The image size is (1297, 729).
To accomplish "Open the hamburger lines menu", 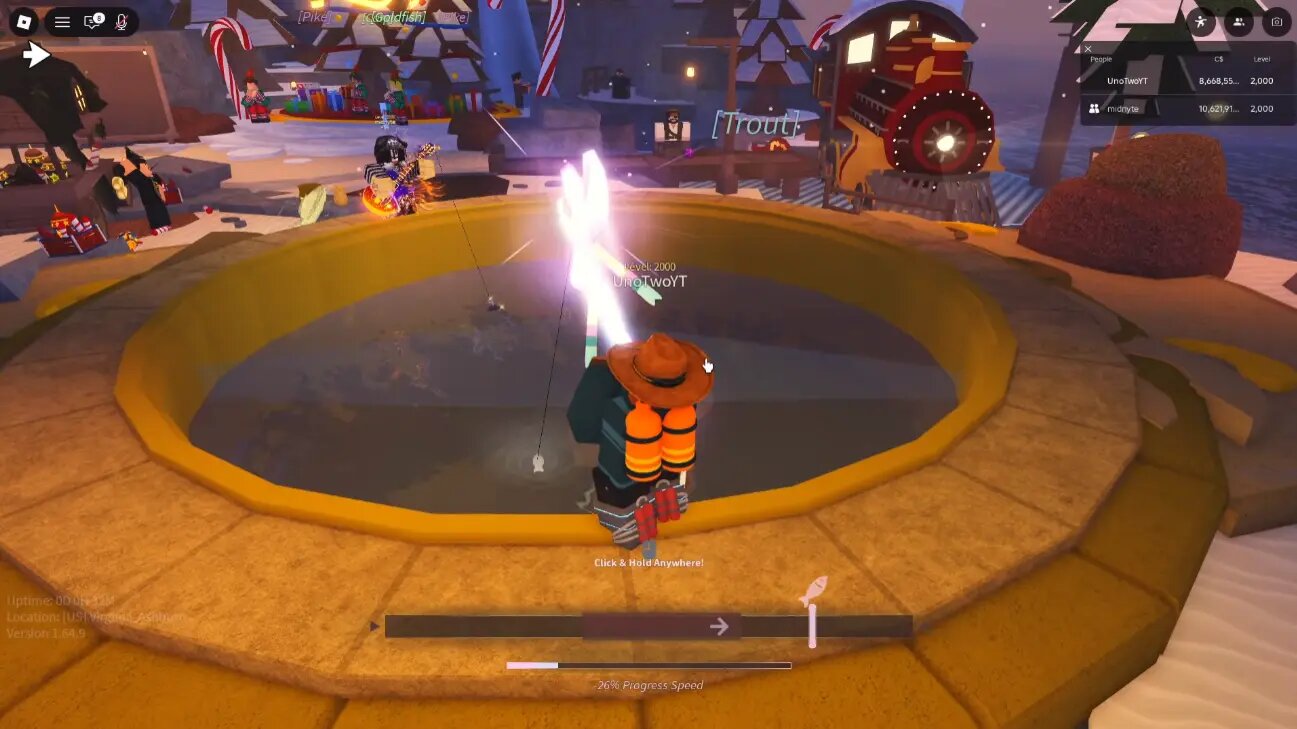I will [62, 22].
